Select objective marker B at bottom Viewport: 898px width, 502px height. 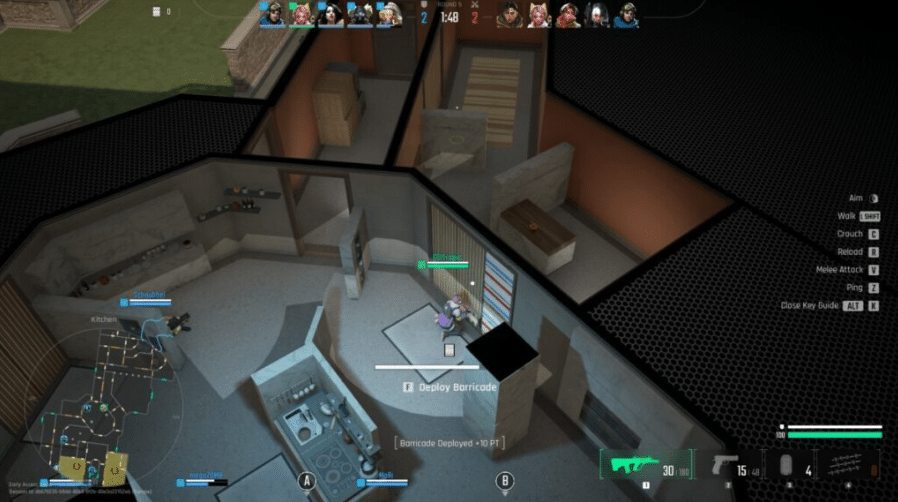[505, 481]
